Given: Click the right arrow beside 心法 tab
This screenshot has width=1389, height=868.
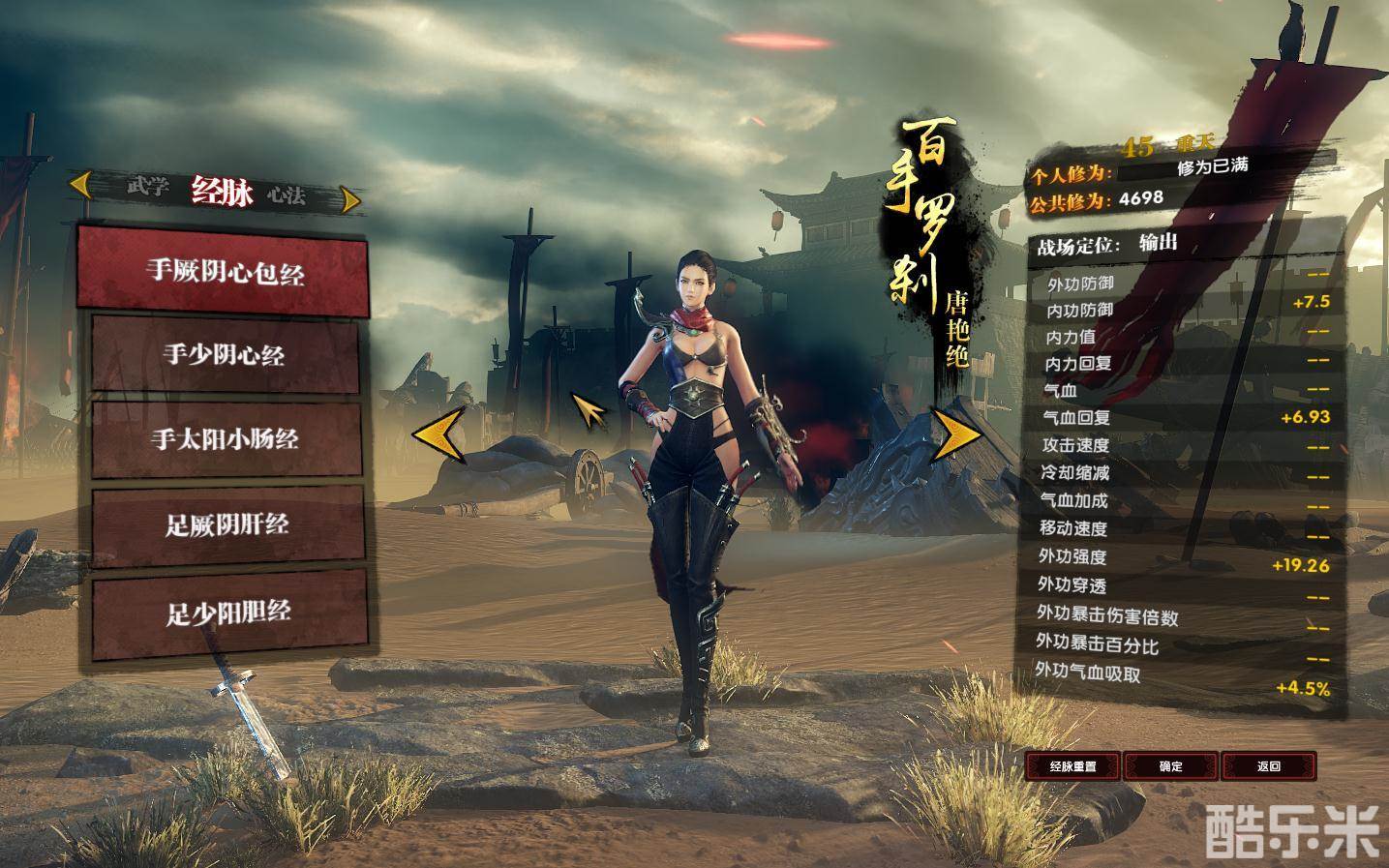Looking at the screenshot, I should 350,200.
